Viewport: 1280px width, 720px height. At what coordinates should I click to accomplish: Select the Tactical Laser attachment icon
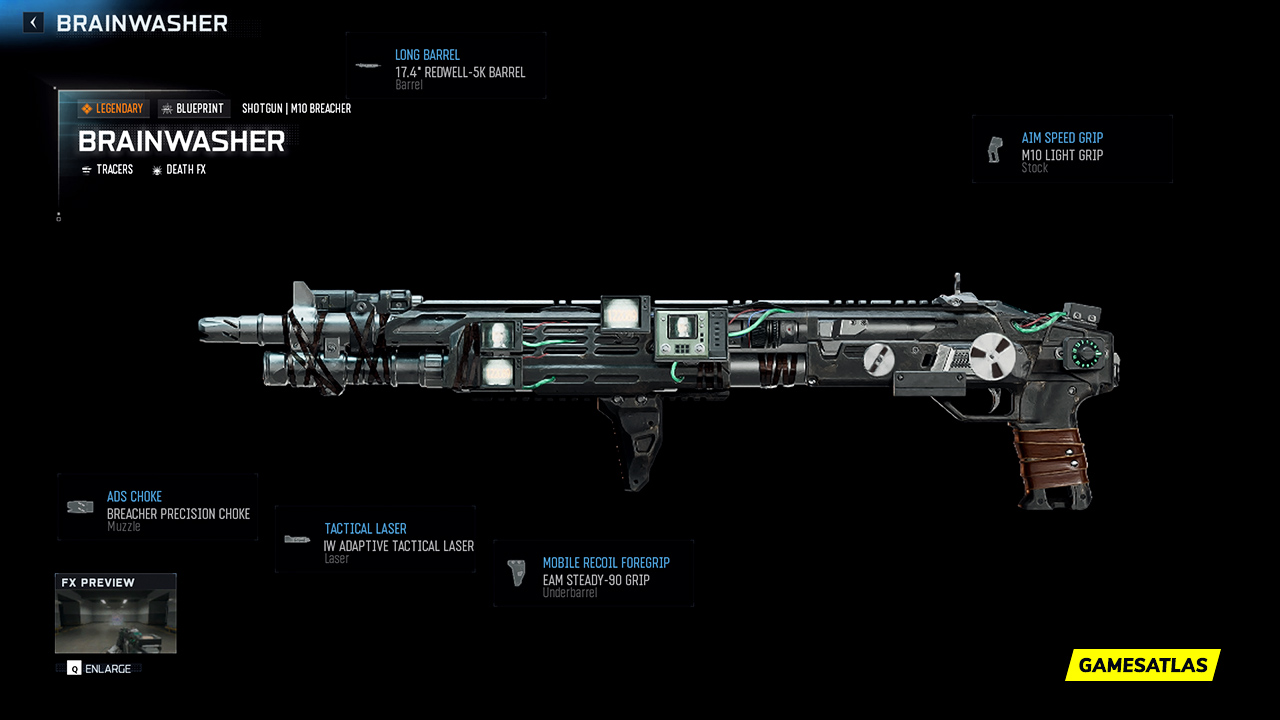tap(296, 540)
